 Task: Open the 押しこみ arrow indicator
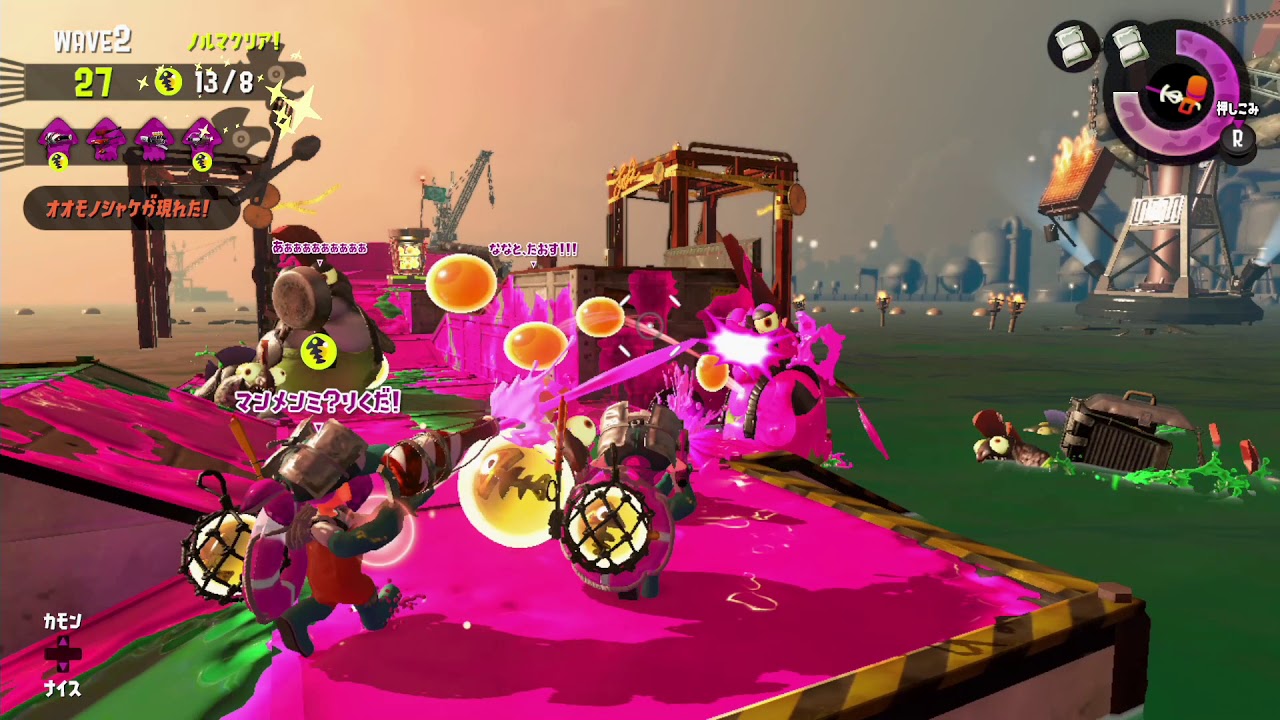pyautogui.click(x=1238, y=109)
